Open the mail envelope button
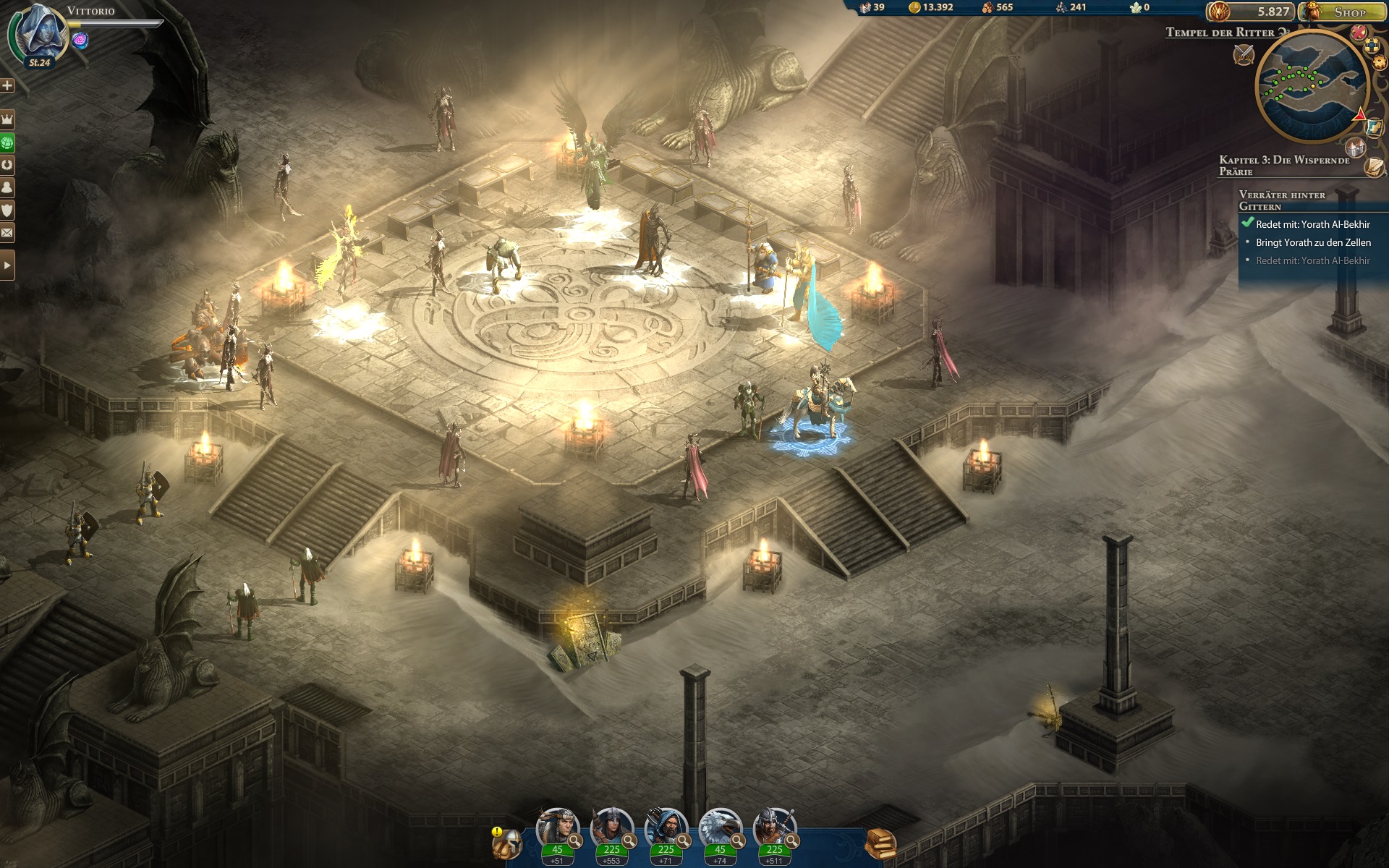Screen dimensions: 1389x868 pos(7,233)
